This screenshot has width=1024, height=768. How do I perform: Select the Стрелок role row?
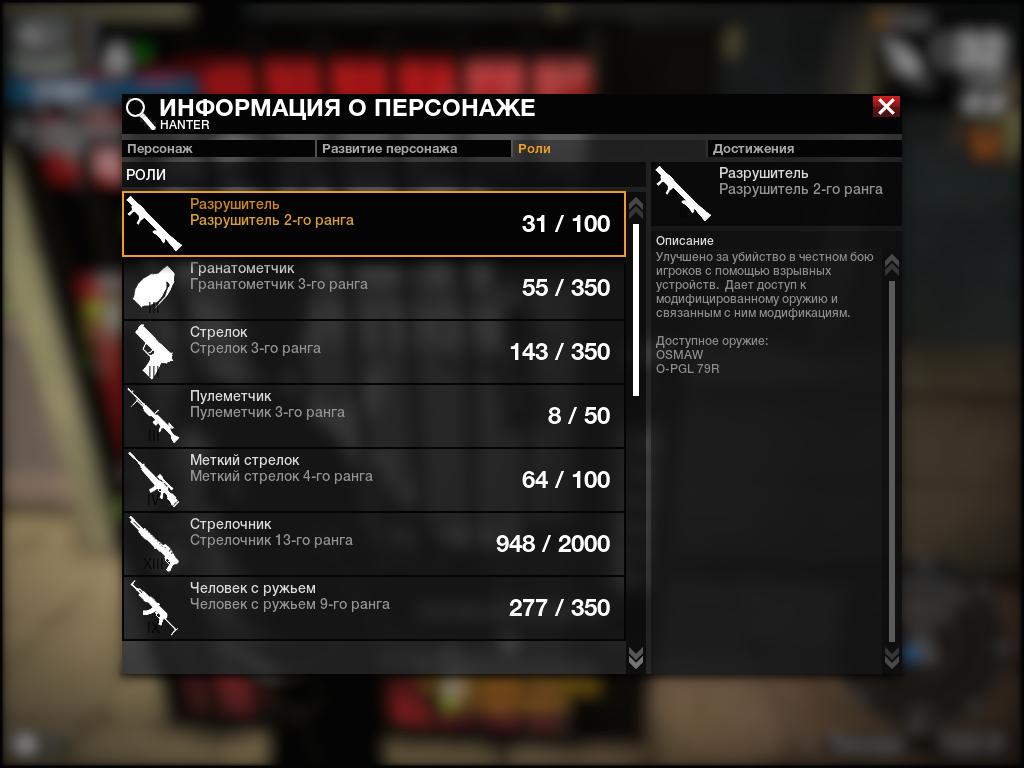point(374,352)
